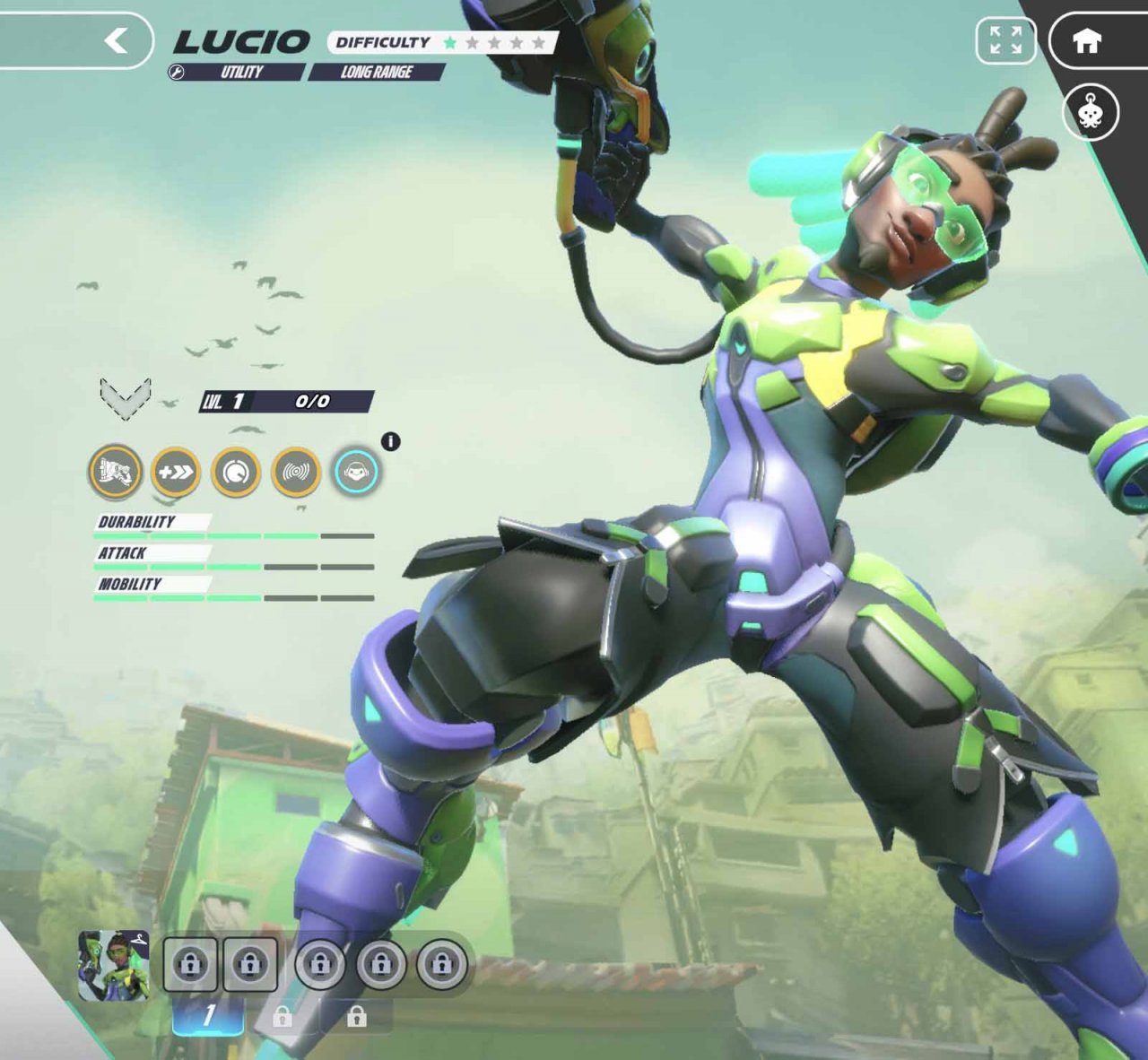The height and width of the screenshot is (1060, 1148).
Task: Select the LONG RANGE tag
Action: tap(377, 73)
